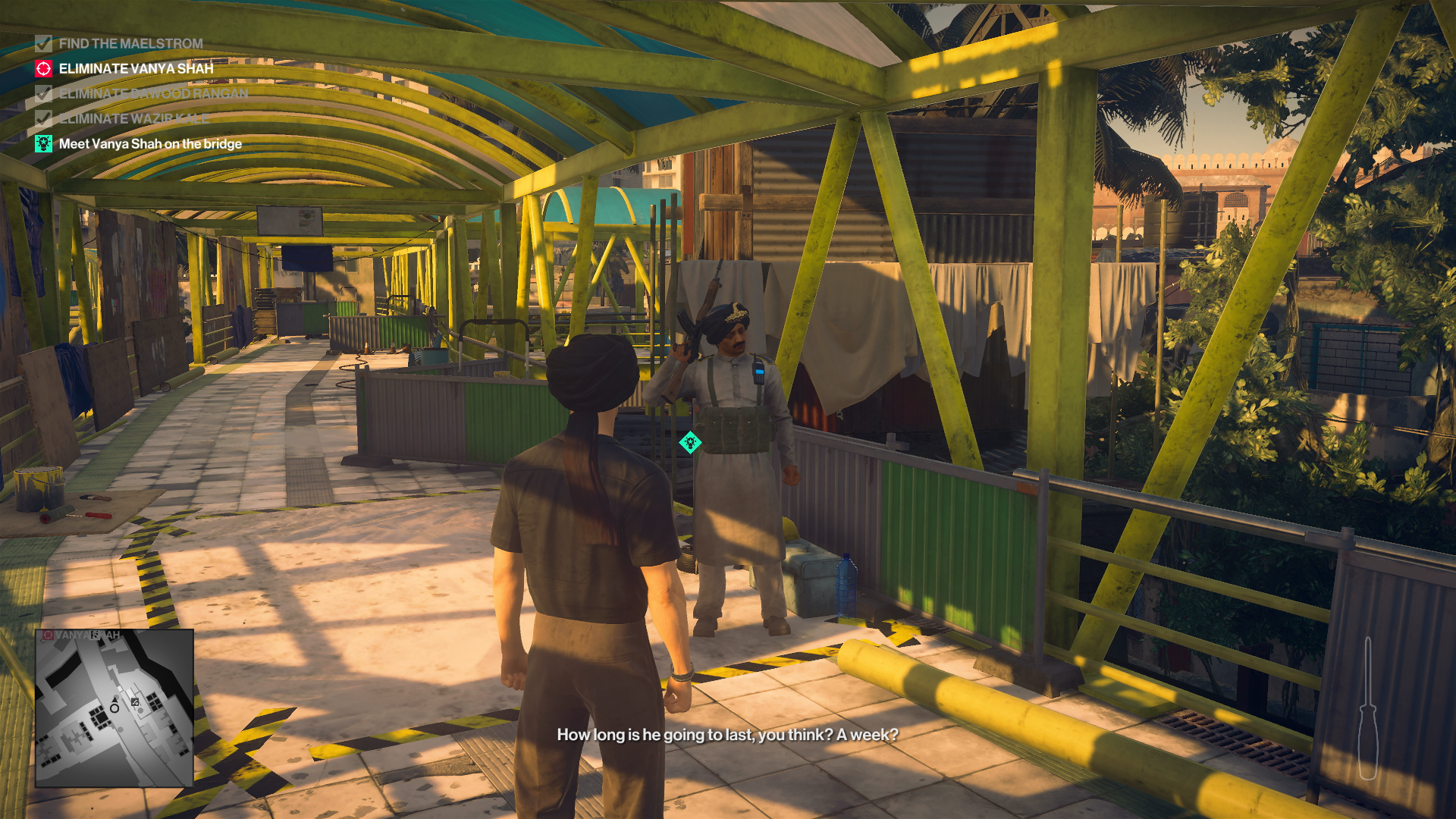This screenshot has width=1456, height=819.
Task: Select the green mission story lightbulb icon
Action: 42,143
